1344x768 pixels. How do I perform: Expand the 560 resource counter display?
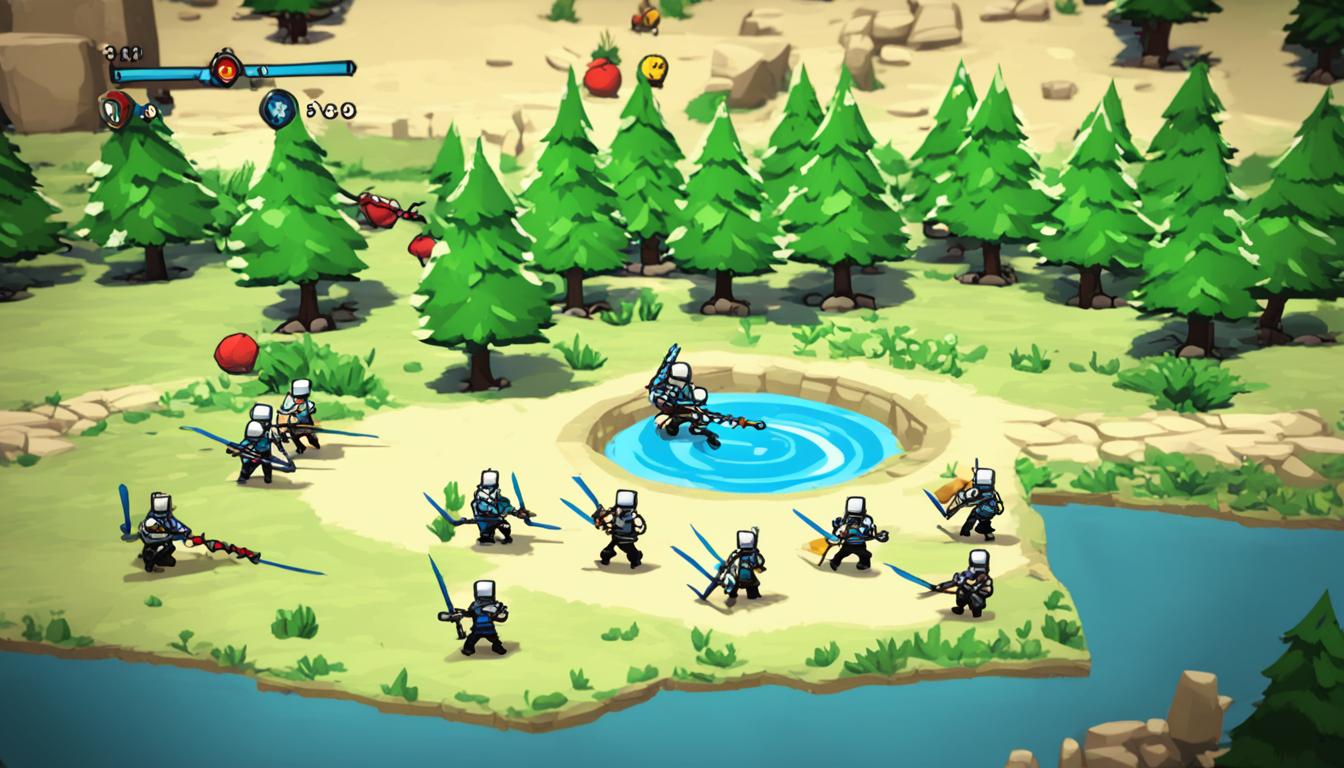[328, 111]
